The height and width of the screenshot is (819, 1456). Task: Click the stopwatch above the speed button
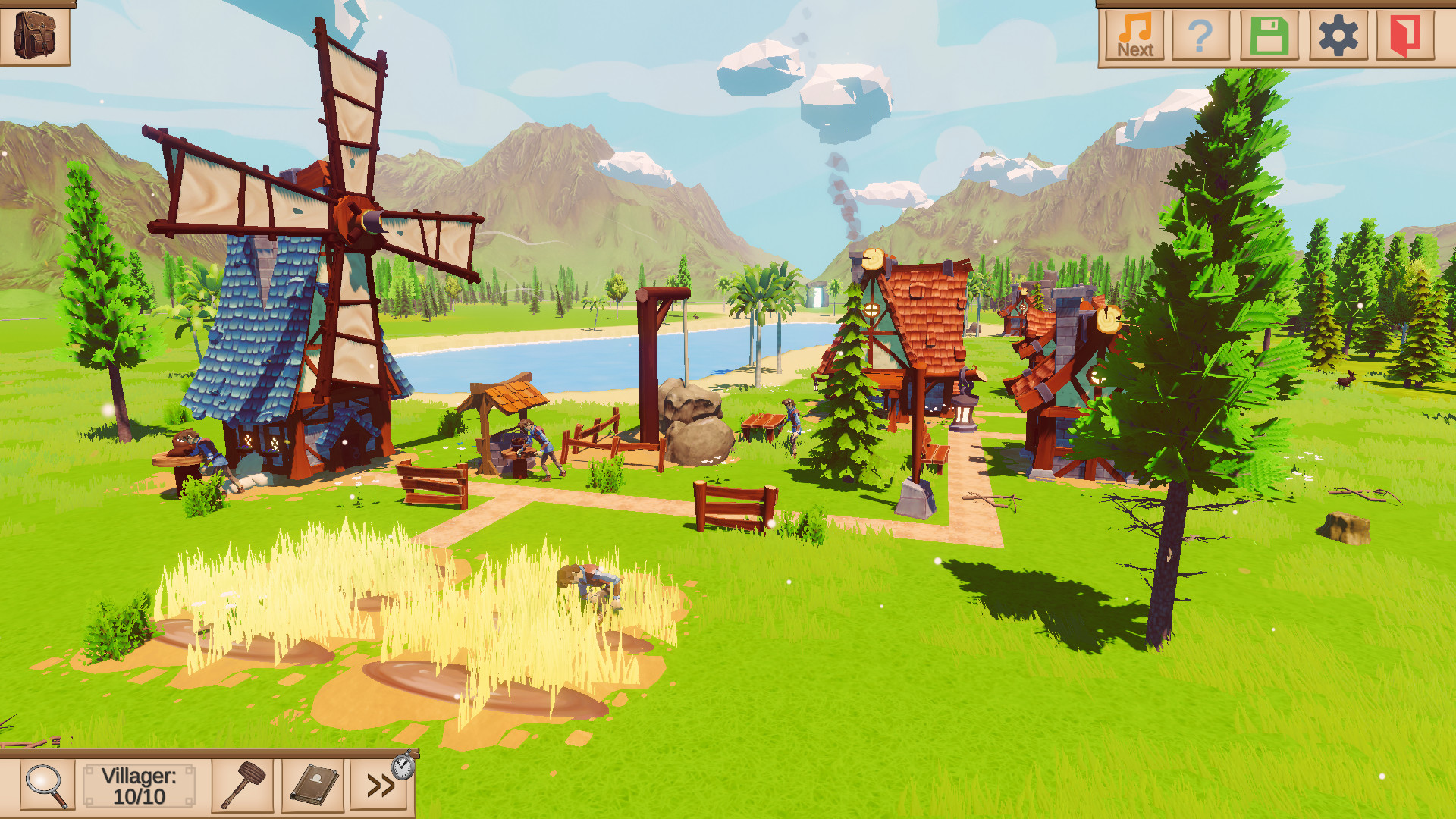click(x=403, y=767)
